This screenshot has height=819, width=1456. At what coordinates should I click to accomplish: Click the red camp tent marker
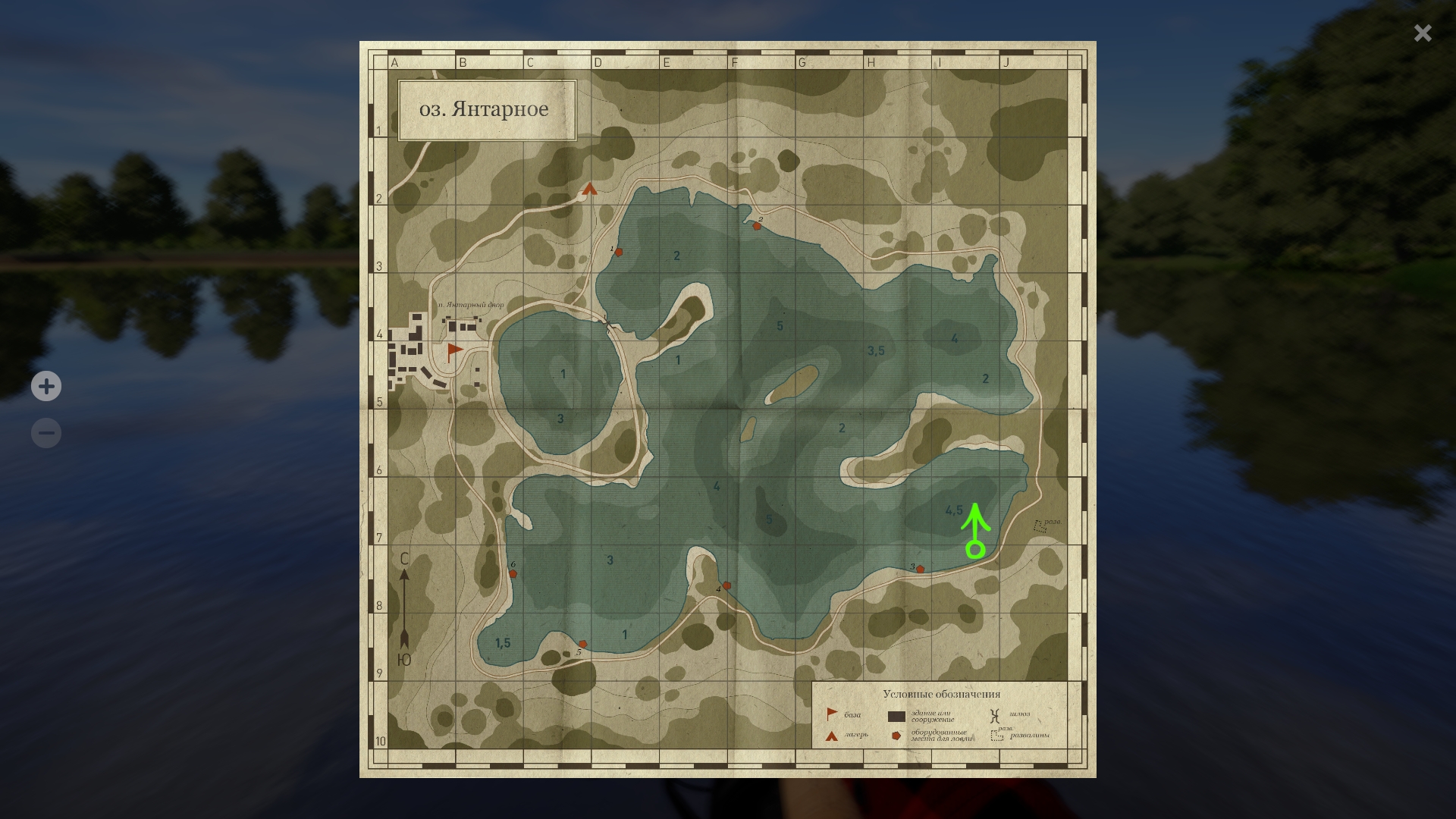click(x=590, y=189)
